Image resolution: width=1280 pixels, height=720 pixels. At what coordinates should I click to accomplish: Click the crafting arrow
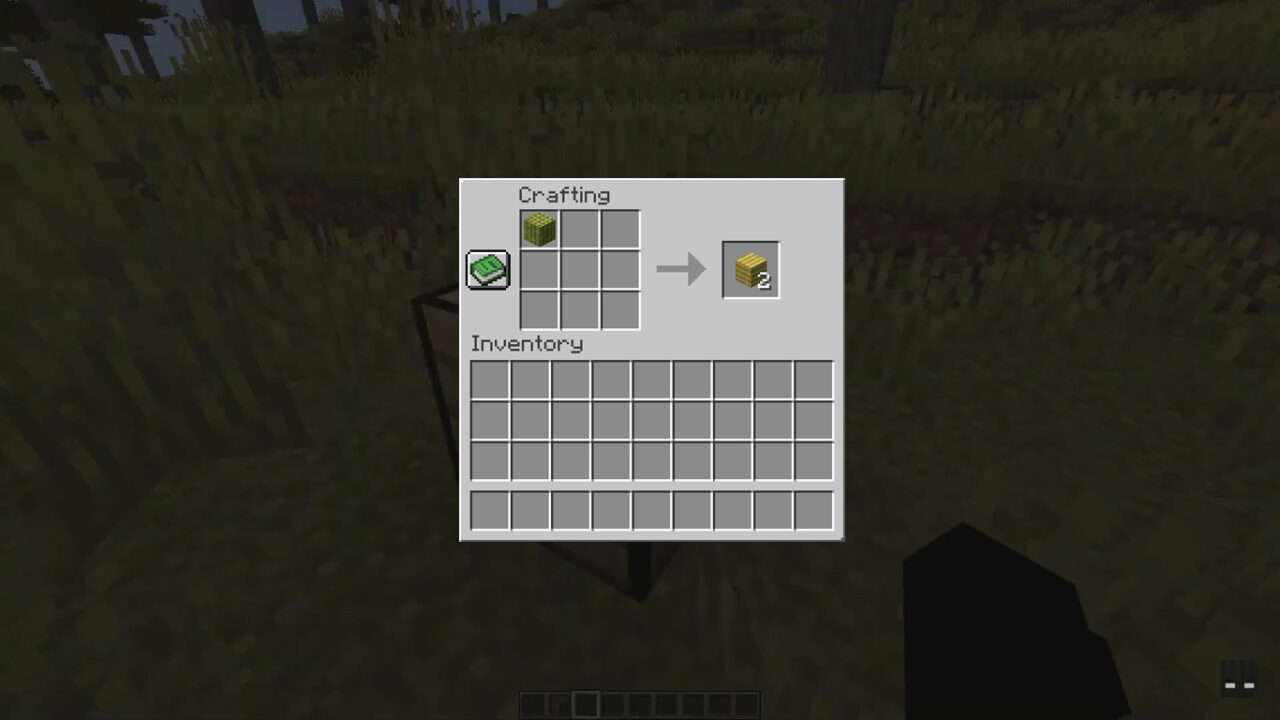click(682, 268)
